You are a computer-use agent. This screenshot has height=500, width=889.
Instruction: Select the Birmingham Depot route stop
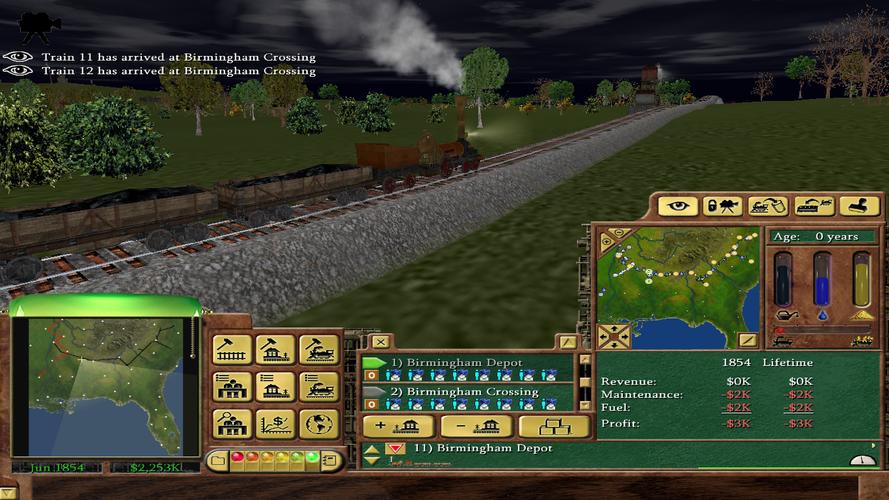tap(464, 362)
